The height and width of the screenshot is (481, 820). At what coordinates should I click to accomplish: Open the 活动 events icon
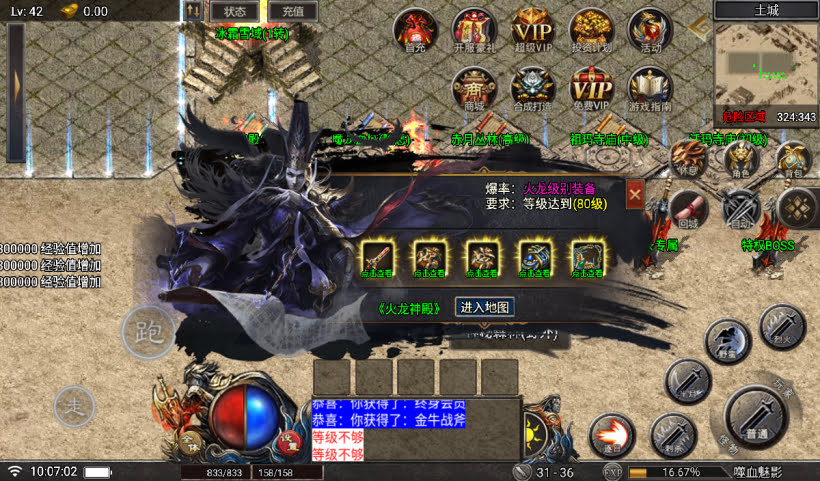click(651, 30)
